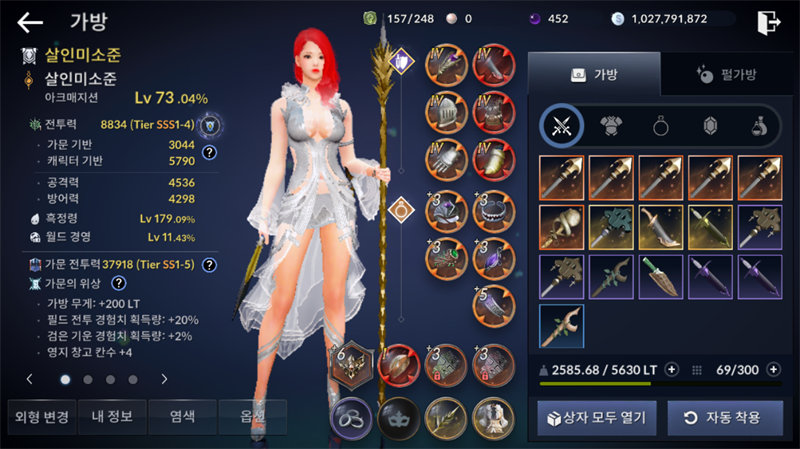Screen dimensions: 800x449
Task: Filter inventory by the armor icon
Action: pos(611,125)
